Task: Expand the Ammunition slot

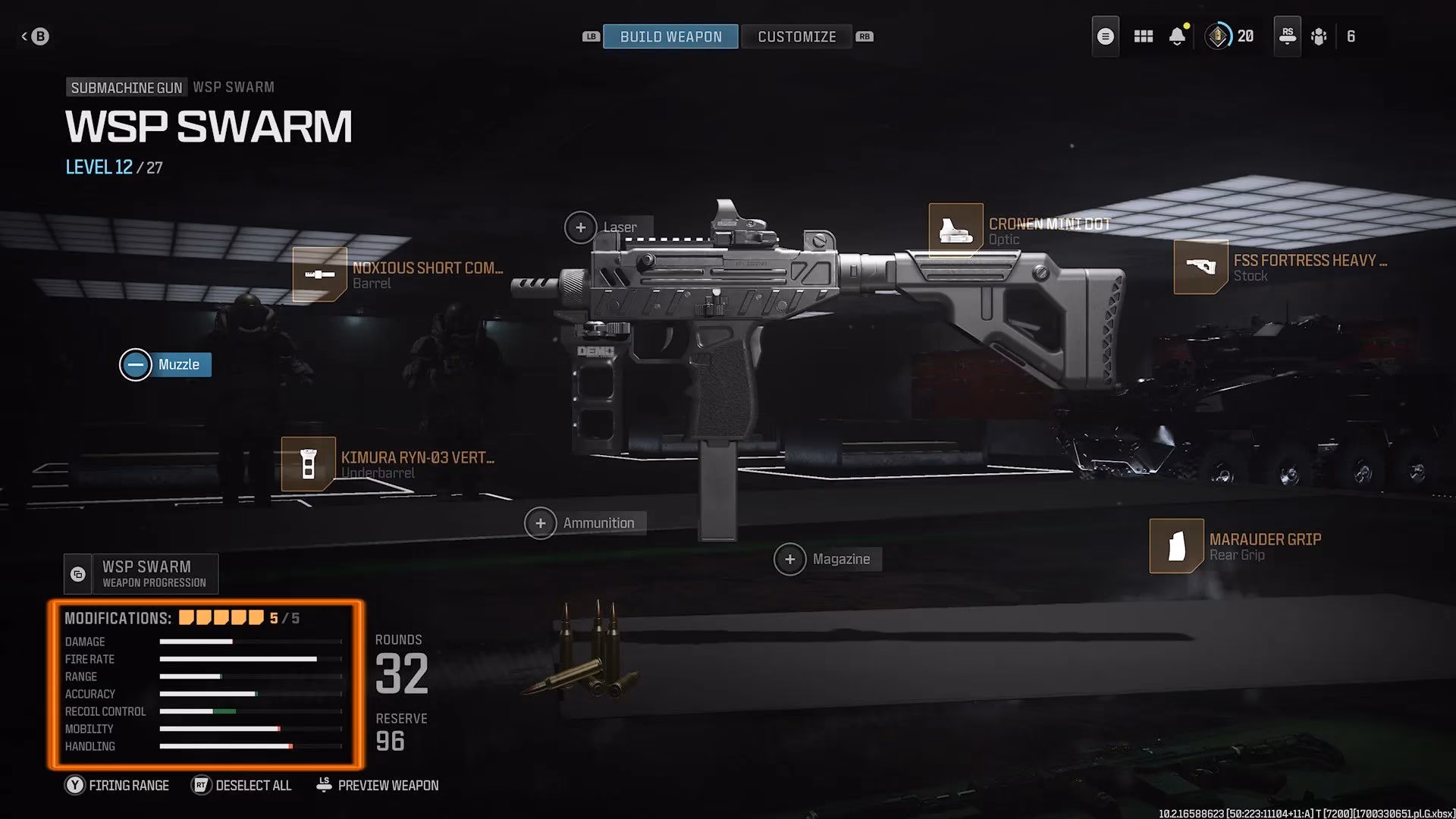Action: 541,522
